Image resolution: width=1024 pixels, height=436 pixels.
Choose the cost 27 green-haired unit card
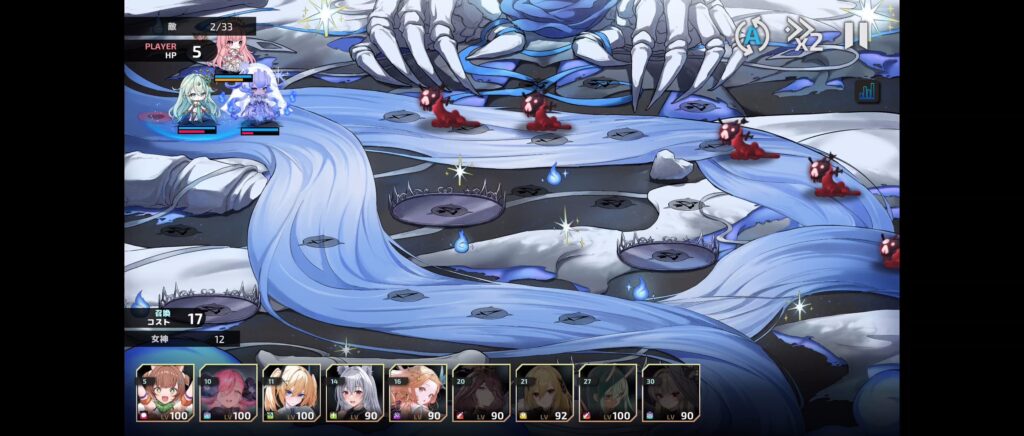click(607, 392)
